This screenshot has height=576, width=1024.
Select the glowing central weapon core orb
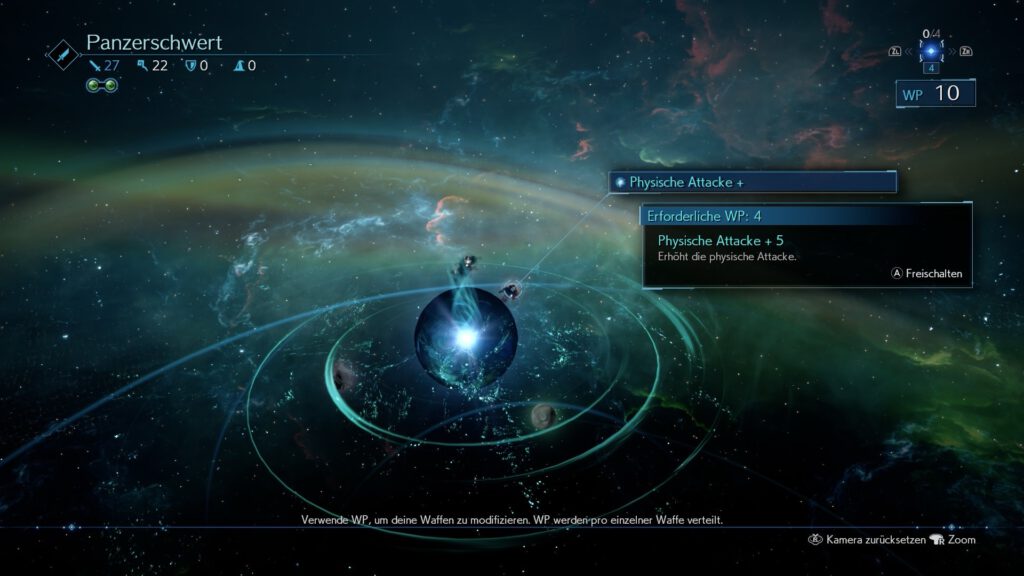(465, 338)
